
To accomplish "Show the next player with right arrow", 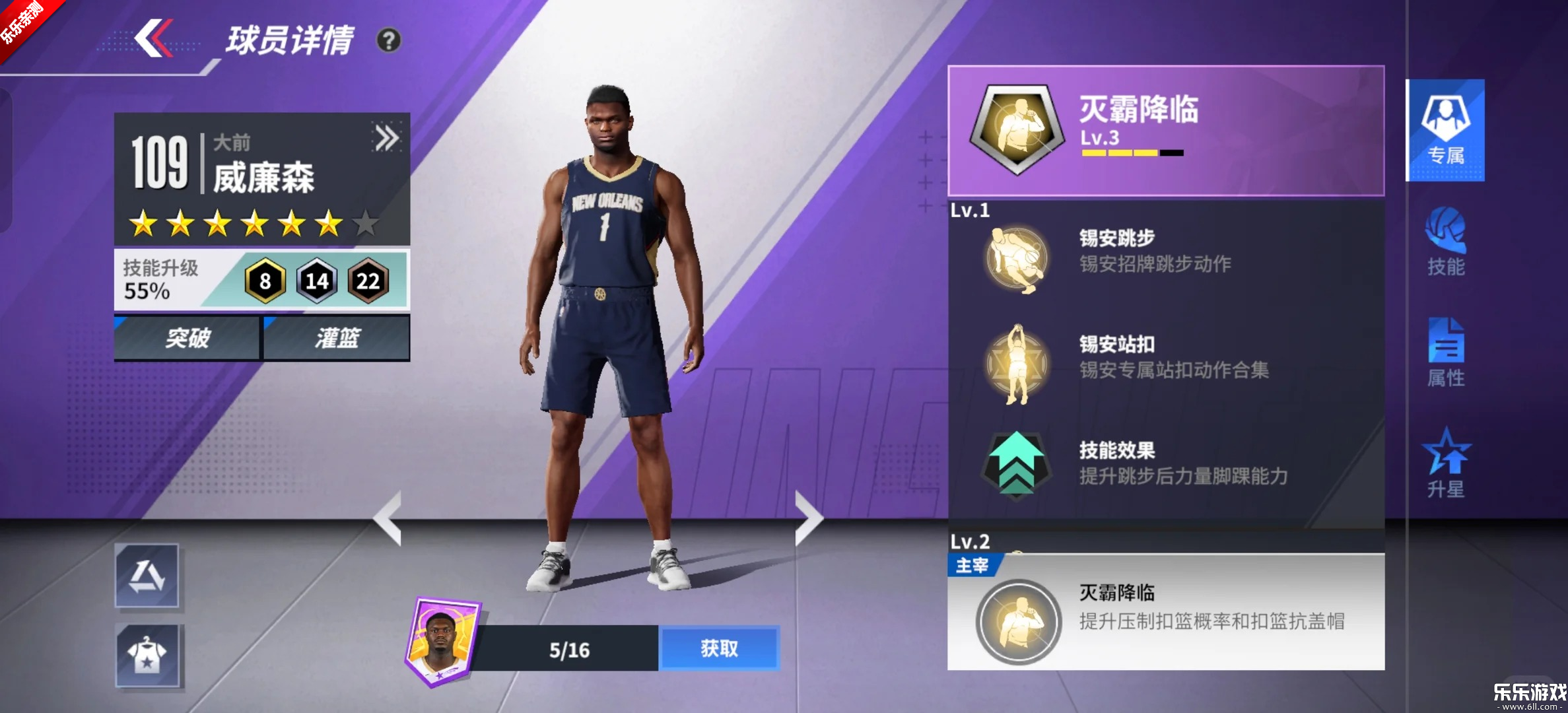I will (x=808, y=518).
